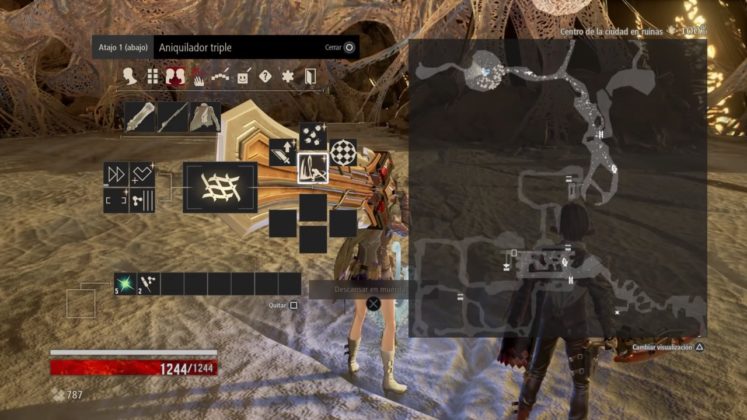747x420 pixels.
Task: Open the character head profile tab
Action: point(130,75)
